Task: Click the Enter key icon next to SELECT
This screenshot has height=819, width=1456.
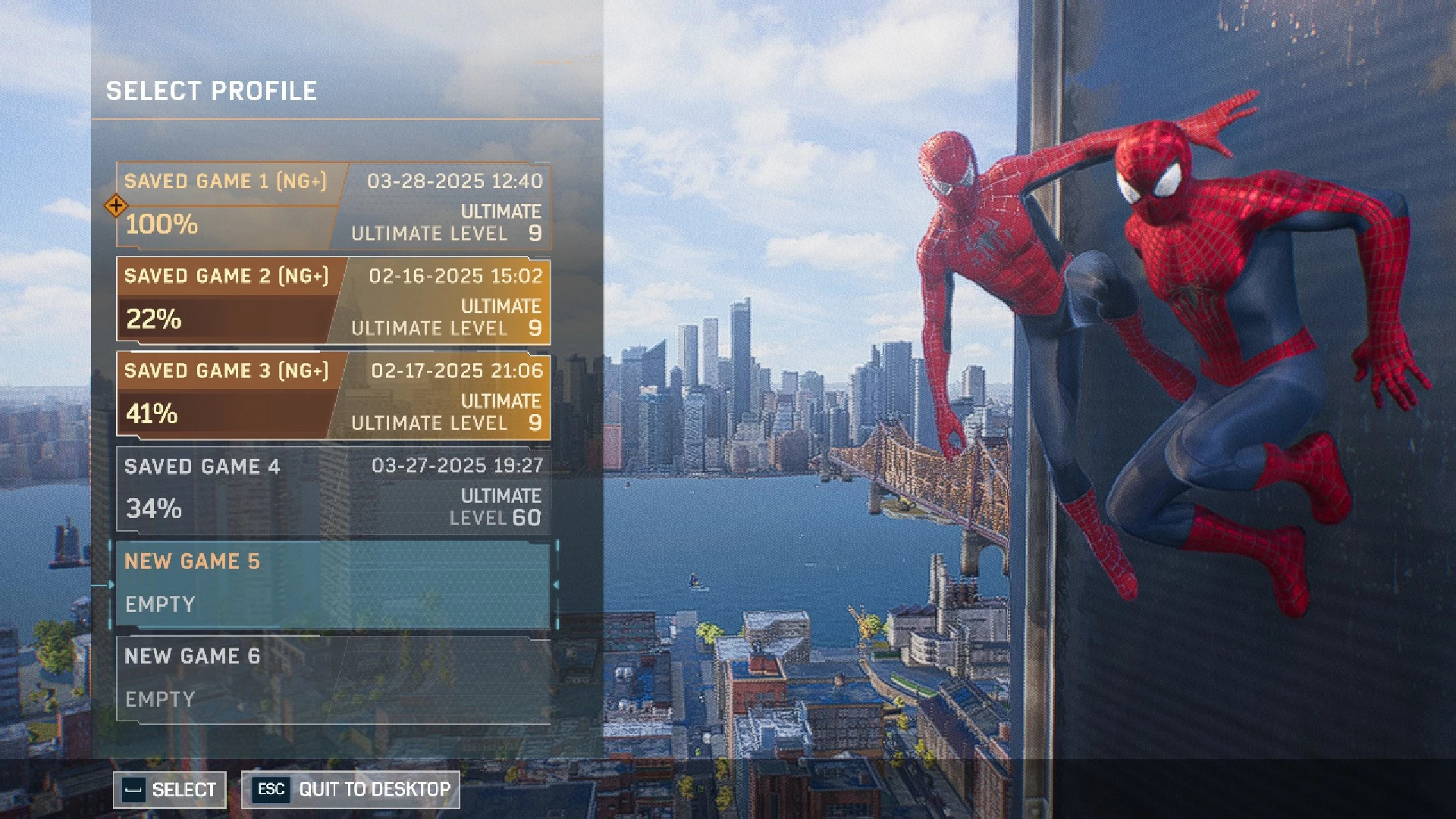Action: (x=133, y=789)
